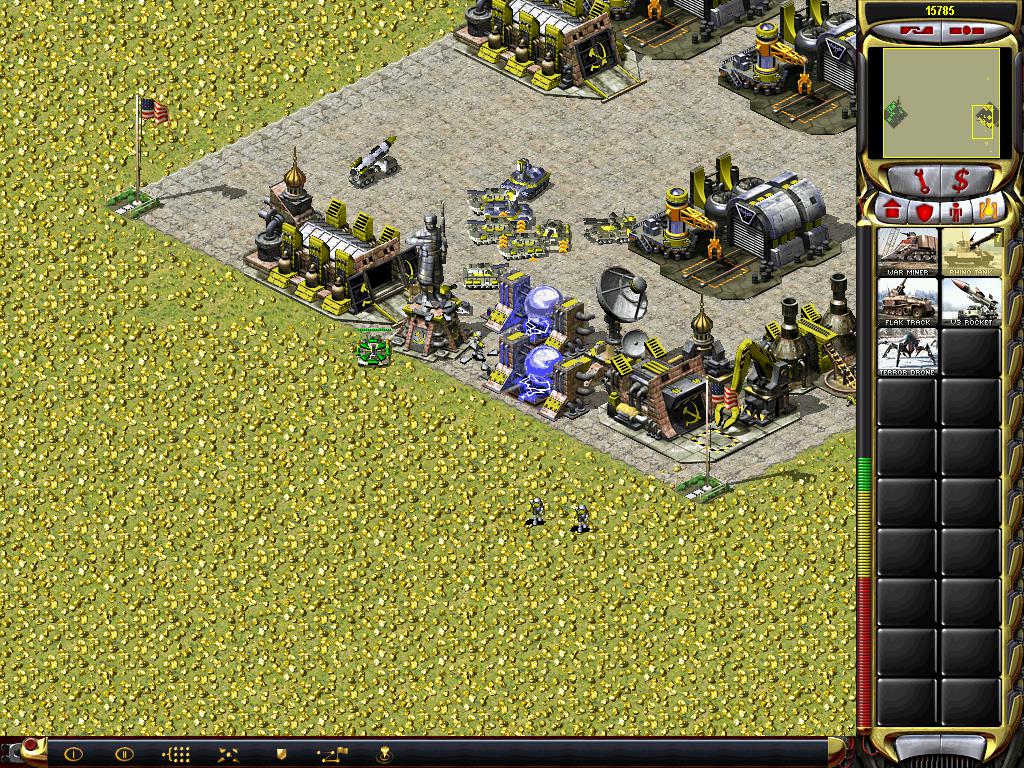Image resolution: width=1024 pixels, height=768 pixels.
Task: Build a Terror Drone
Action: 908,352
